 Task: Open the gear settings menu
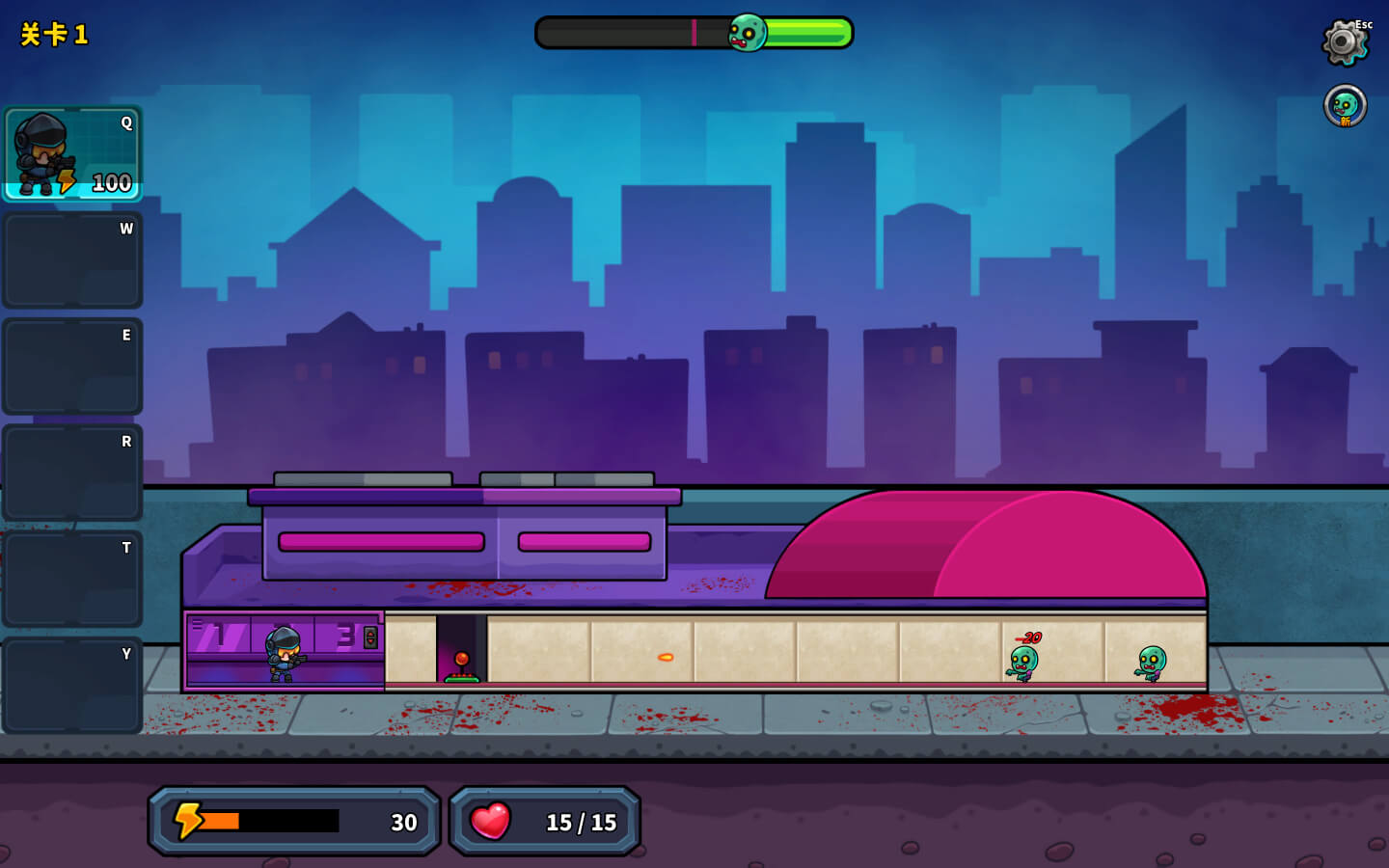point(1344,42)
